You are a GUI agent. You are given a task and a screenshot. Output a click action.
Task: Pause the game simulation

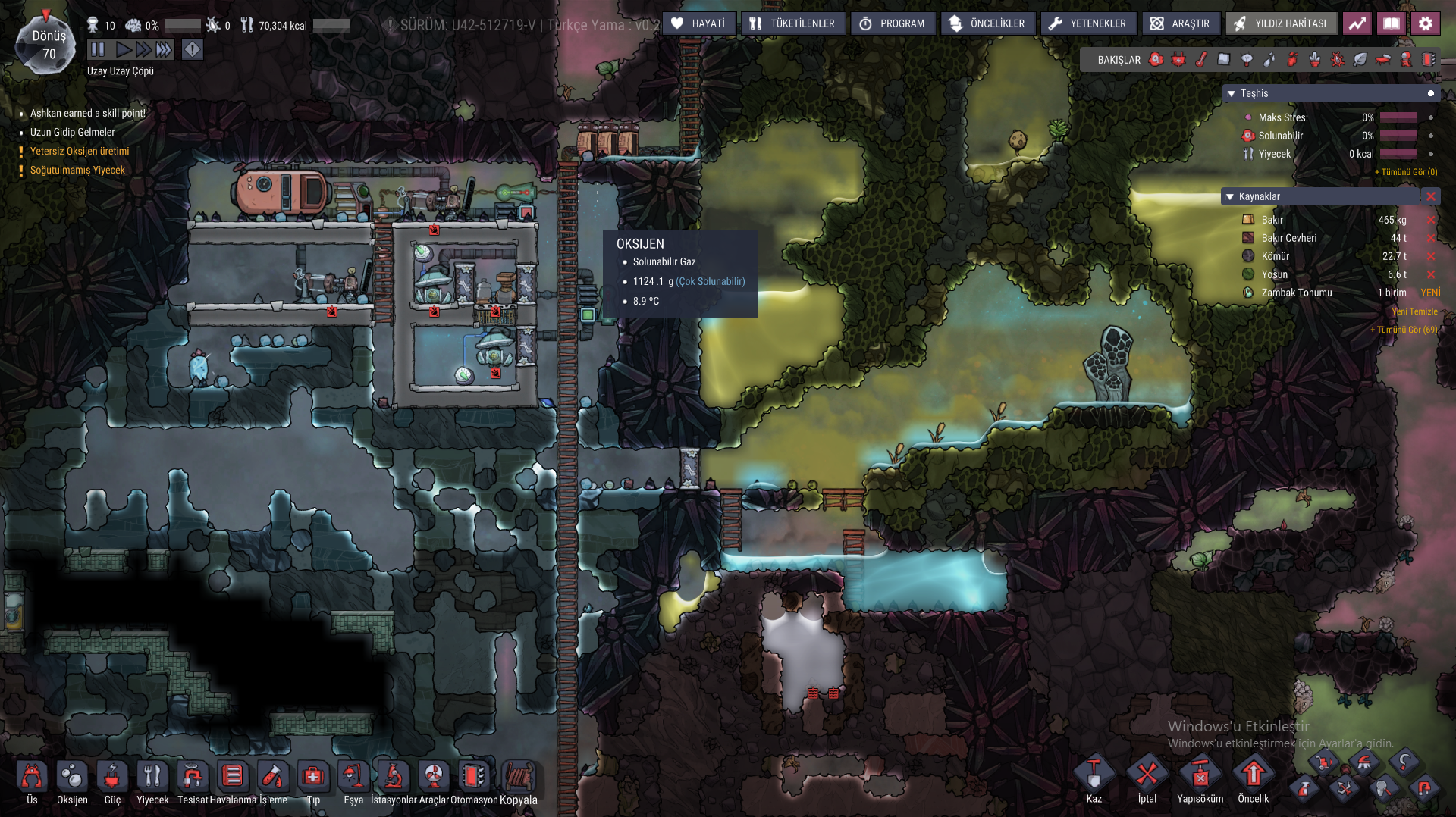(x=98, y=50)
